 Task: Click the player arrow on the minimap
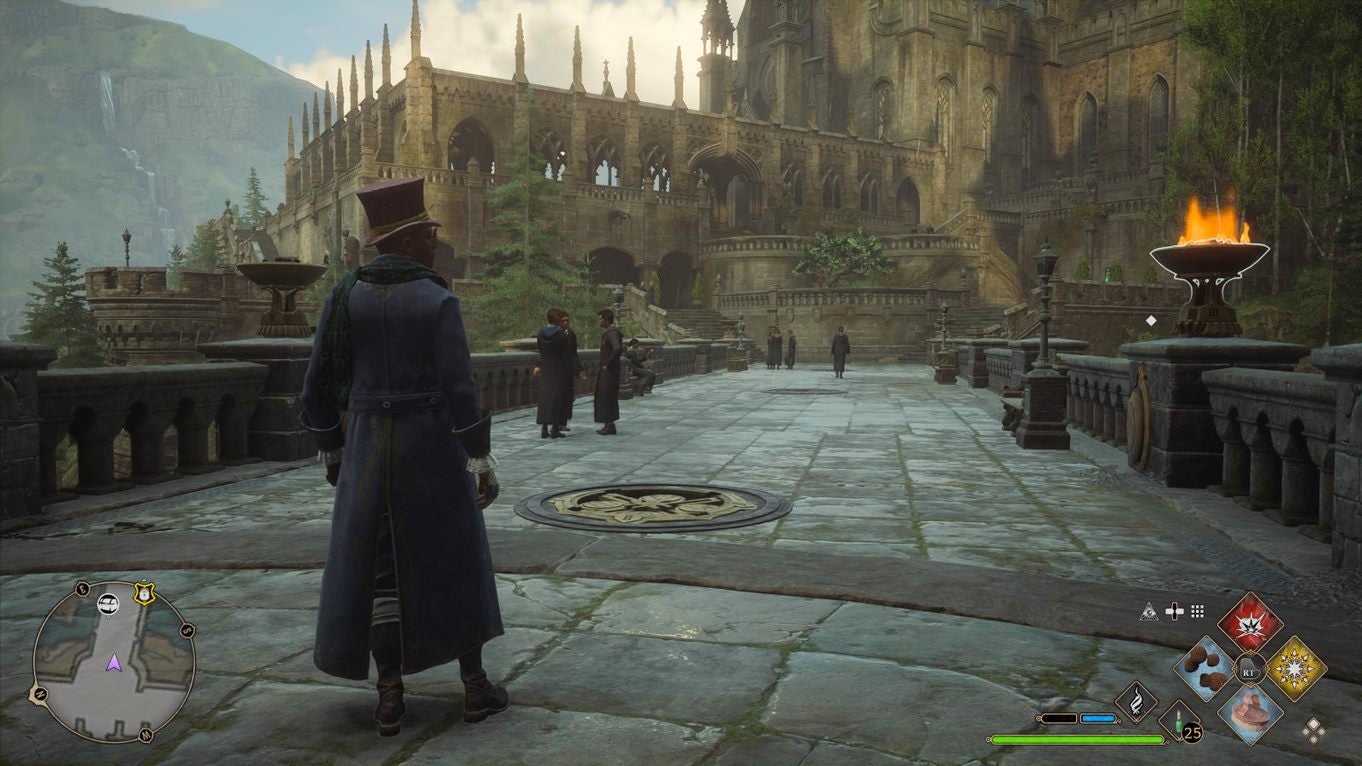114,663
